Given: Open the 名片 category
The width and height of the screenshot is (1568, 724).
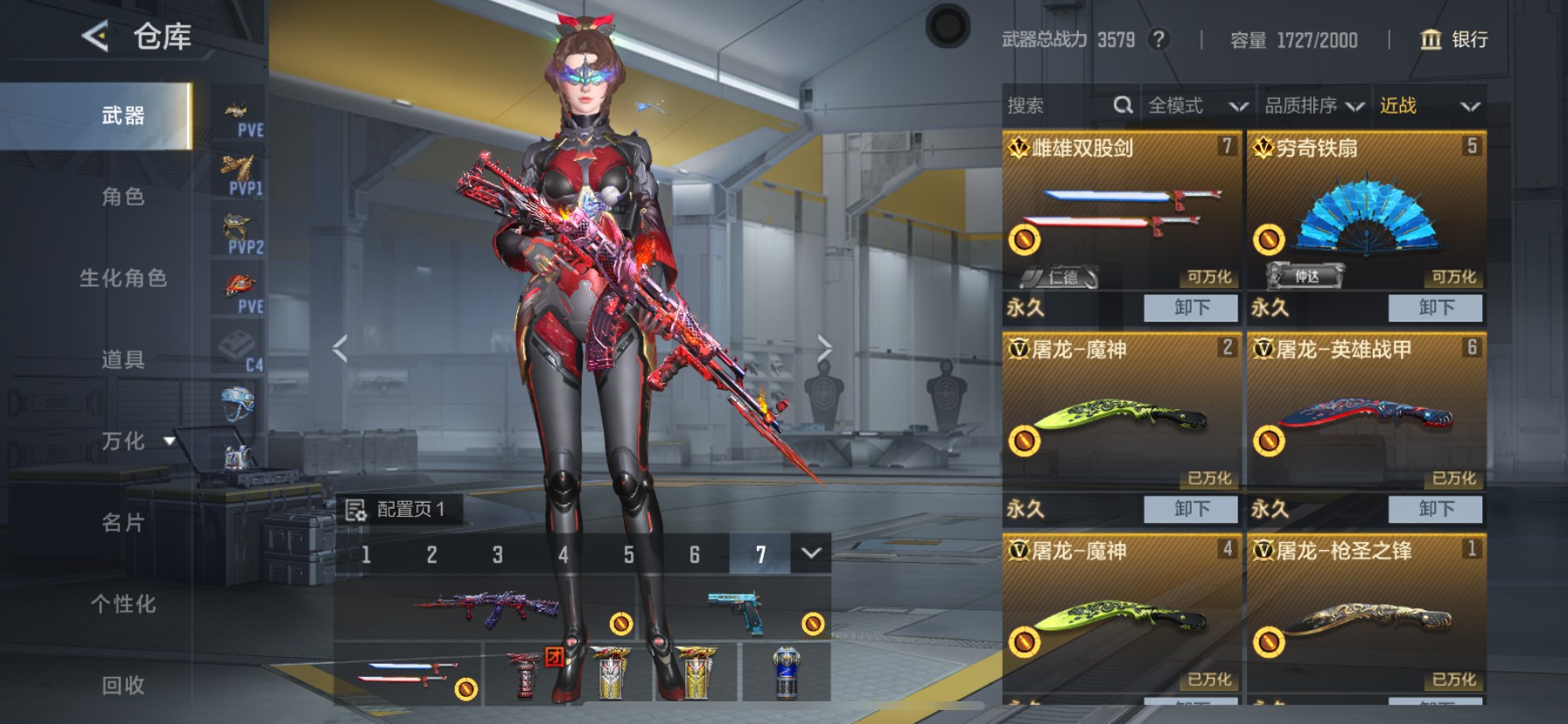Looking at the screenshot, I should coord(122,522).
